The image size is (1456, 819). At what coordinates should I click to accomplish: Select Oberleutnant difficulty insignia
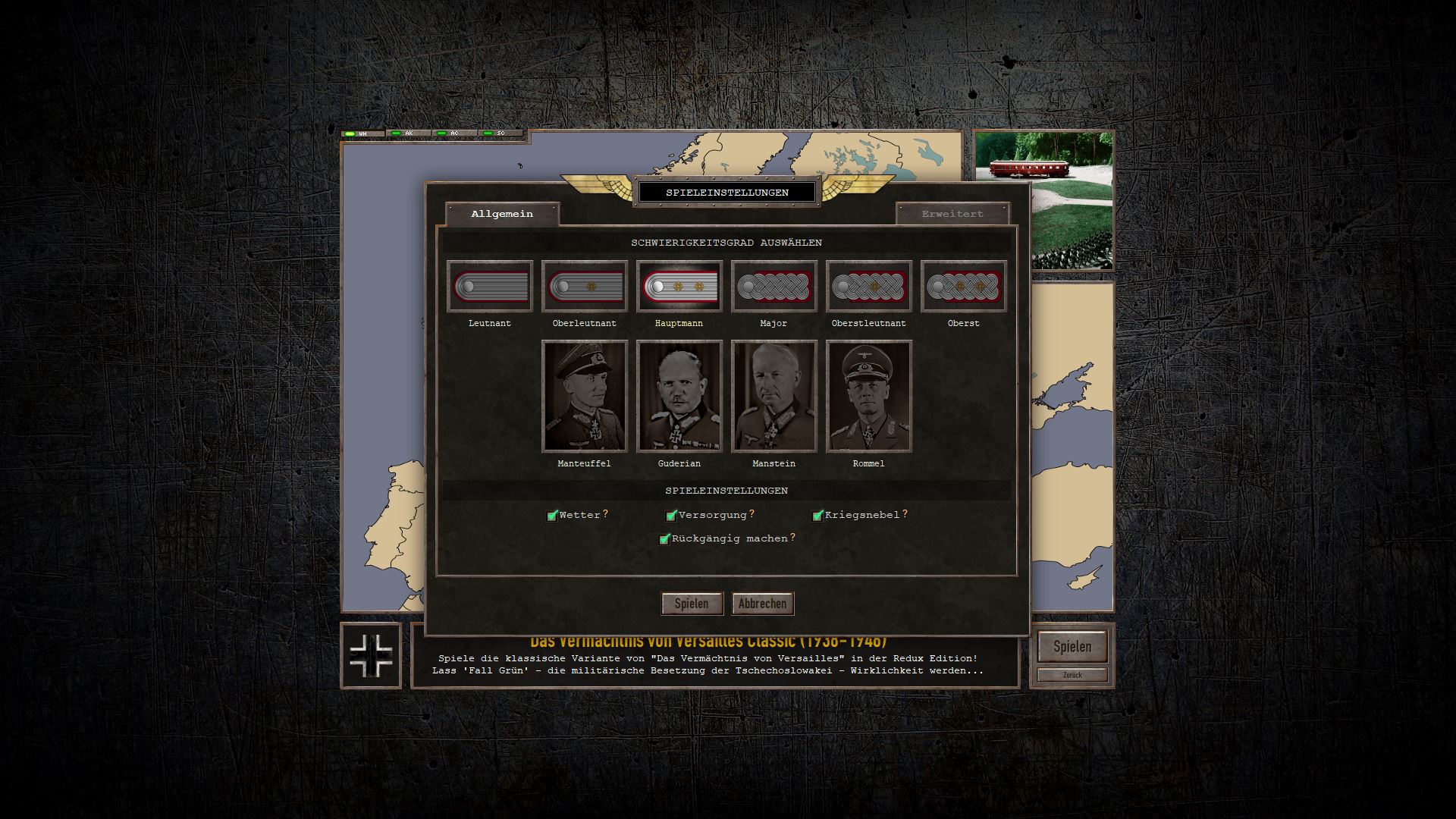[x=585, y=287]
